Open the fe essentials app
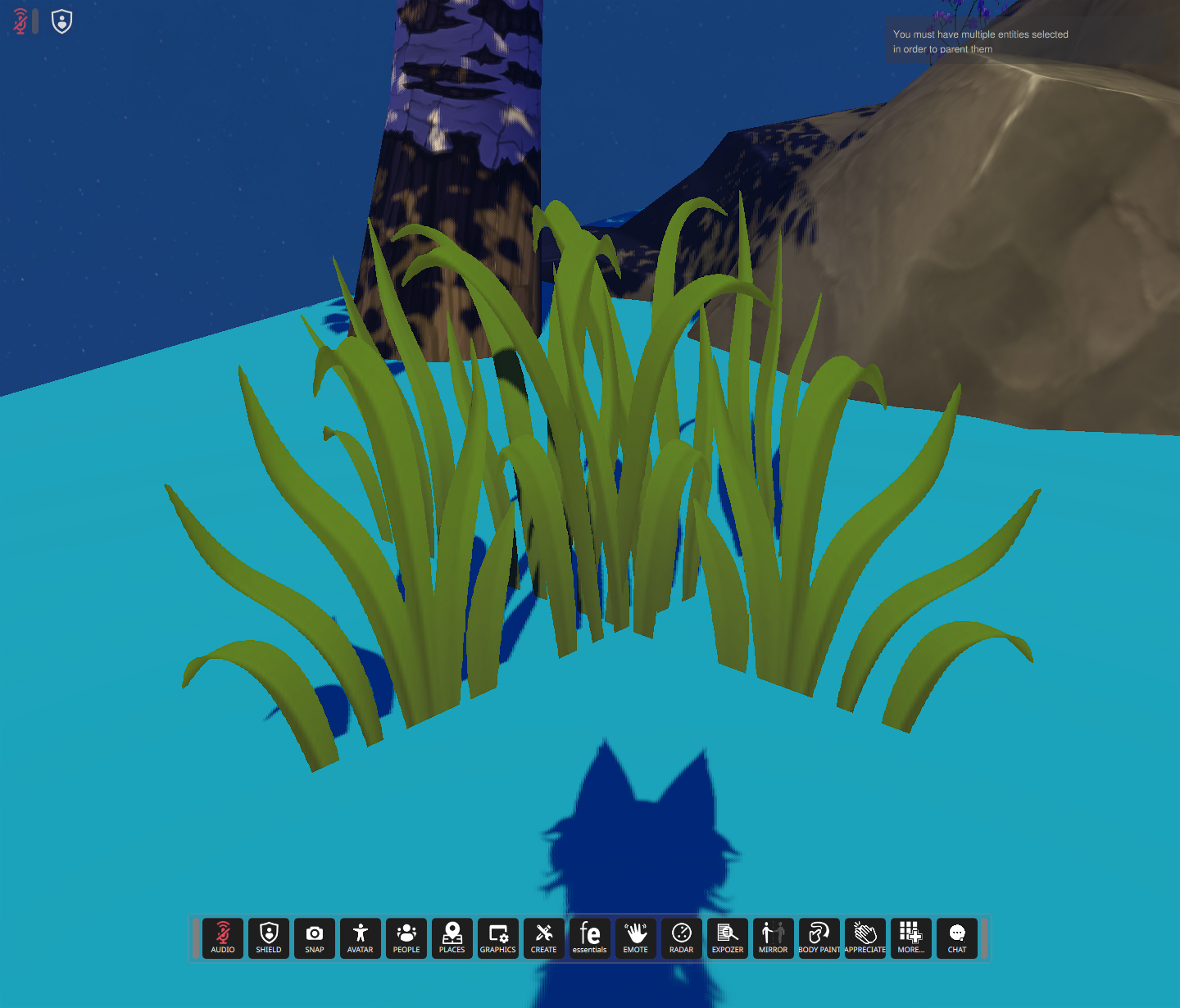The height and width of the screenshot is (1008, 1180). (589, 938)
